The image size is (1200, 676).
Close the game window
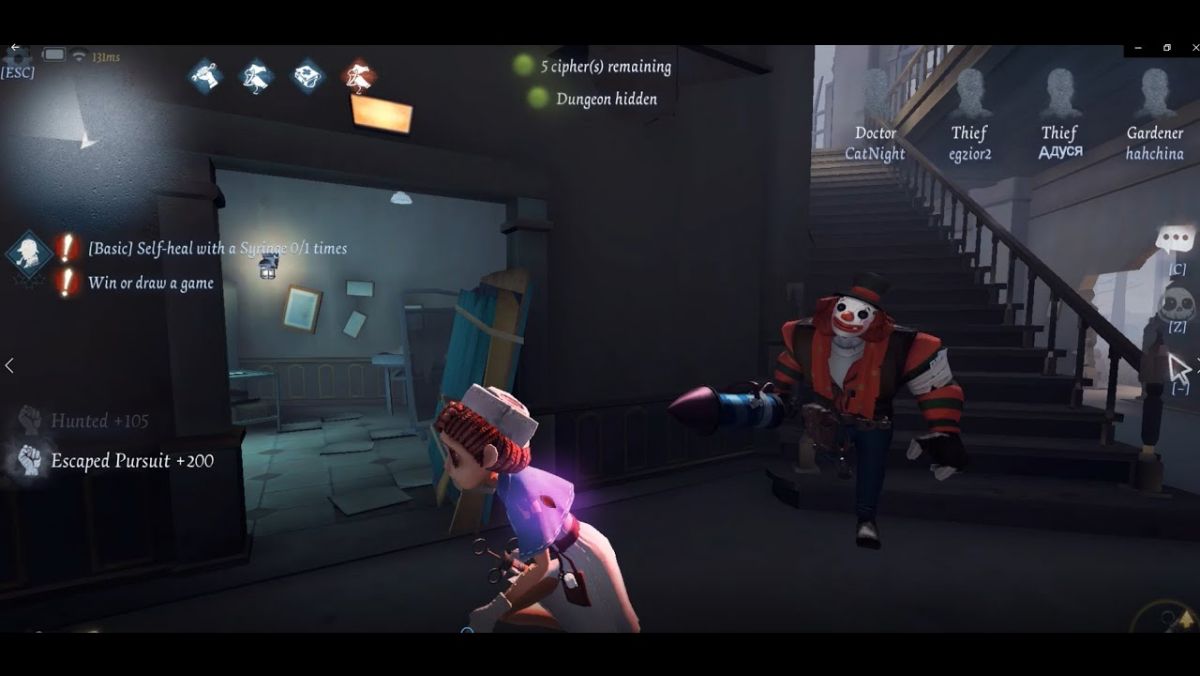(x=1192, y=48)
